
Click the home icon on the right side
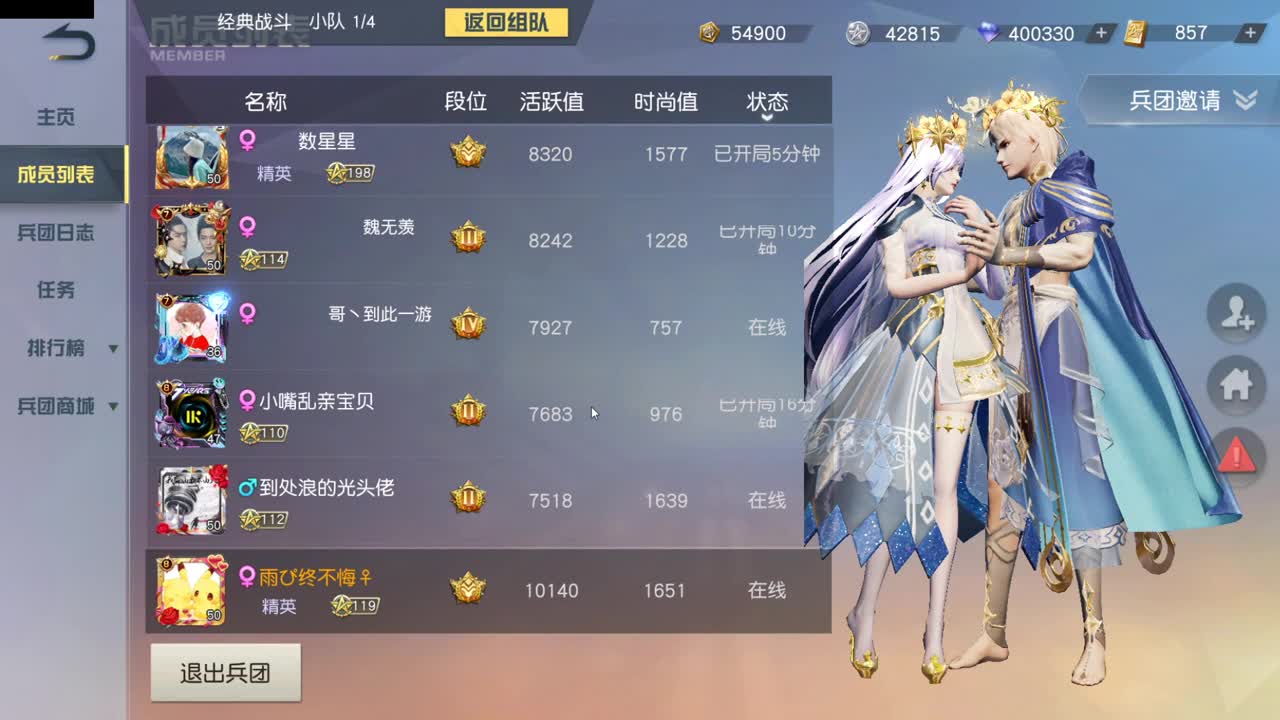pyautogui.click(x=1236, y=385)
